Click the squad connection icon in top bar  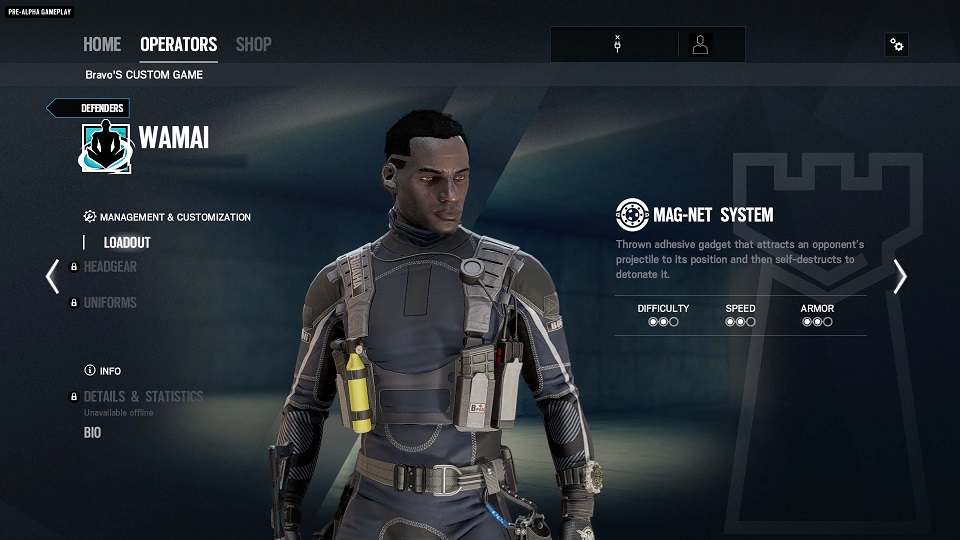618,45
